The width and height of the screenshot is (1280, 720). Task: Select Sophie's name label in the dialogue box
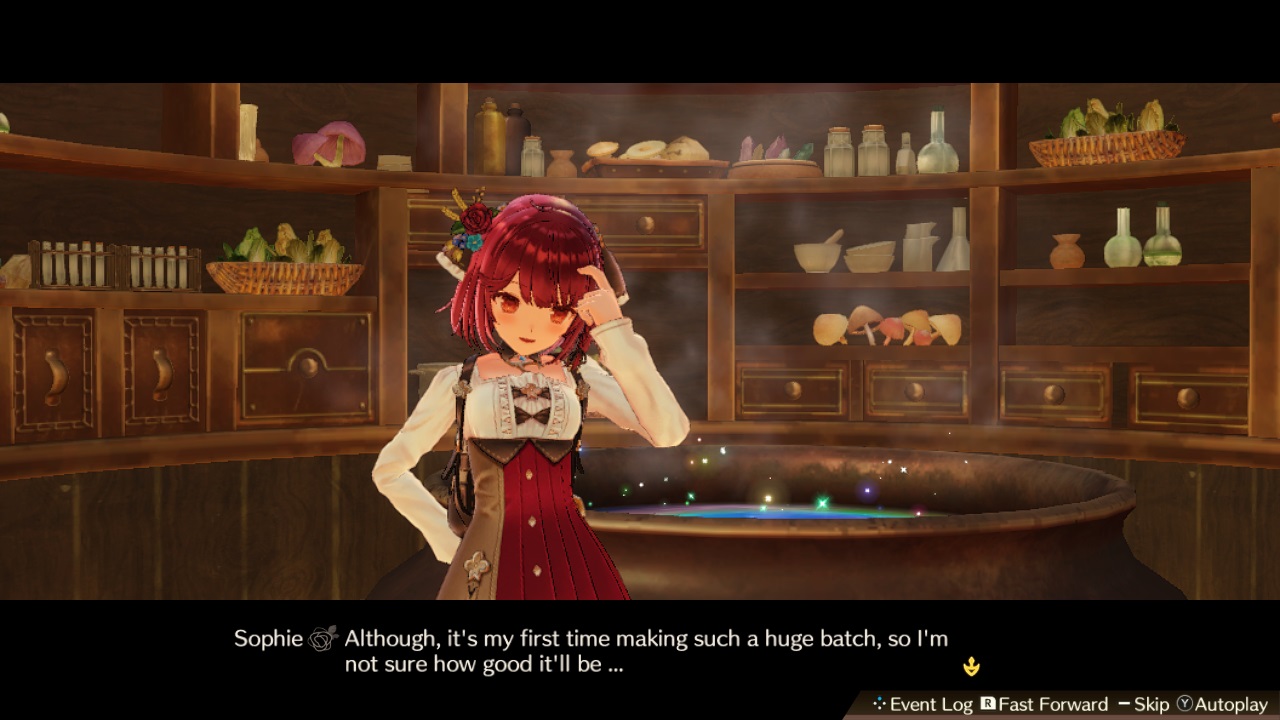pos(268,637)
